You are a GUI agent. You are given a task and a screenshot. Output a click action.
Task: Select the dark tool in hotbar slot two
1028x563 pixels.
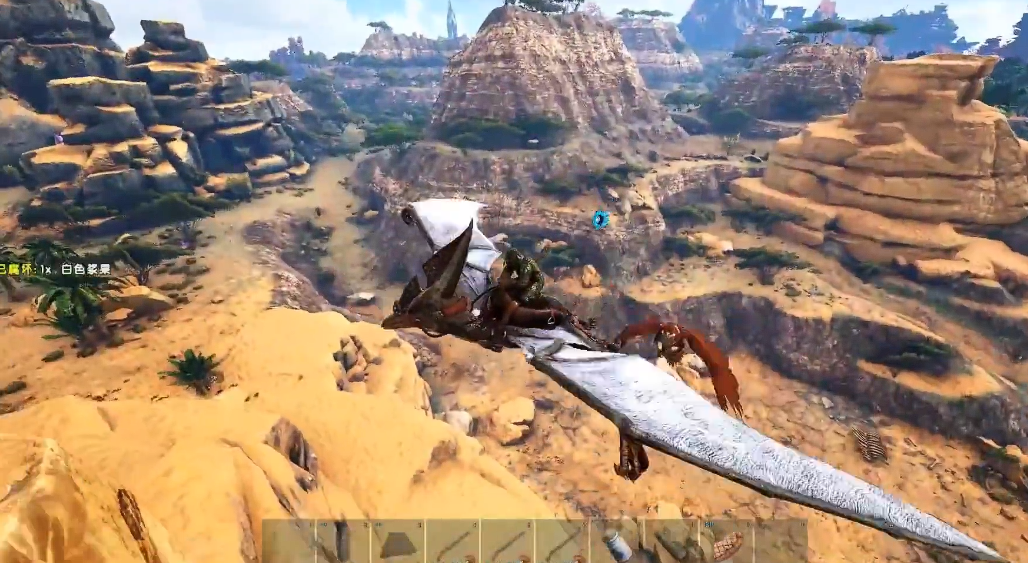[x=343, y=542]
